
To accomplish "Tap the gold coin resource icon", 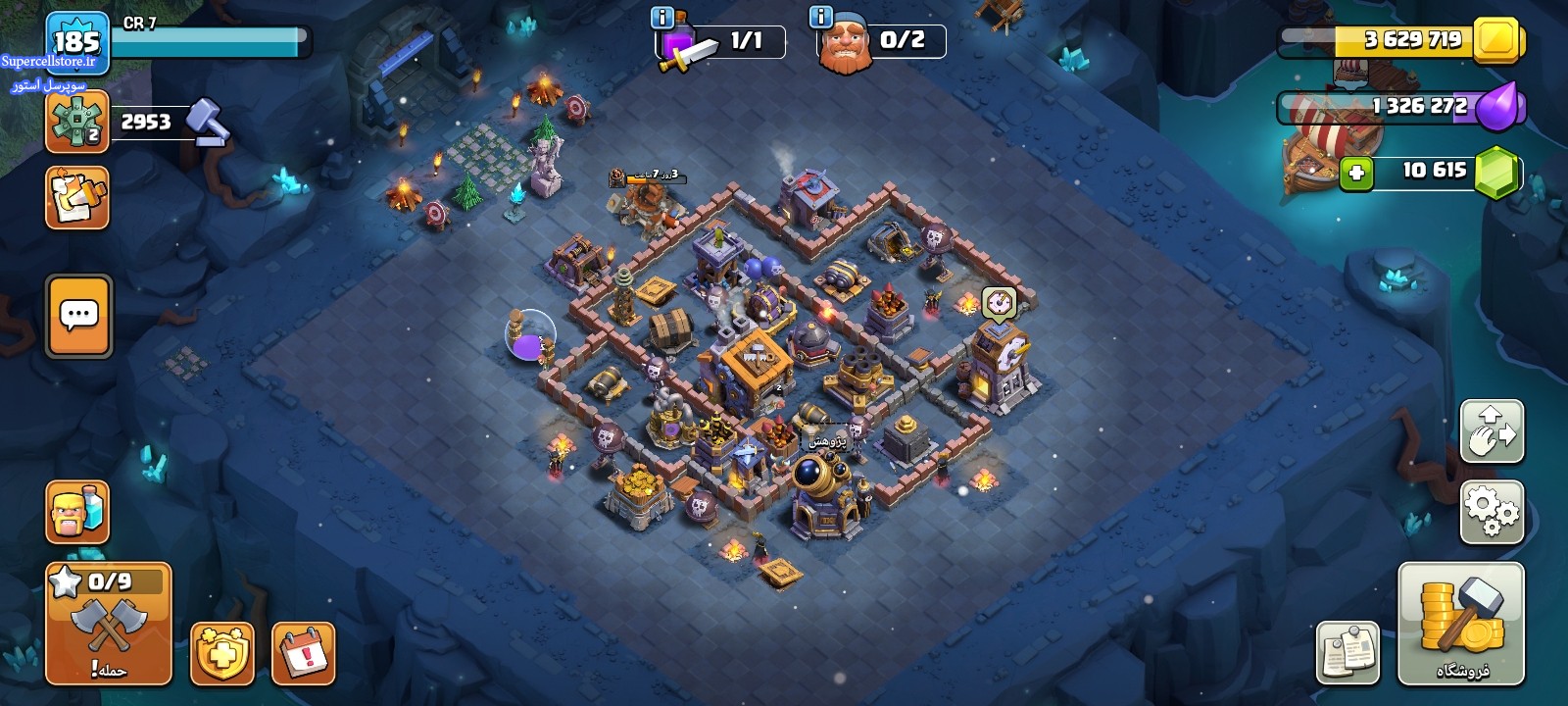I will point(1495,40).
